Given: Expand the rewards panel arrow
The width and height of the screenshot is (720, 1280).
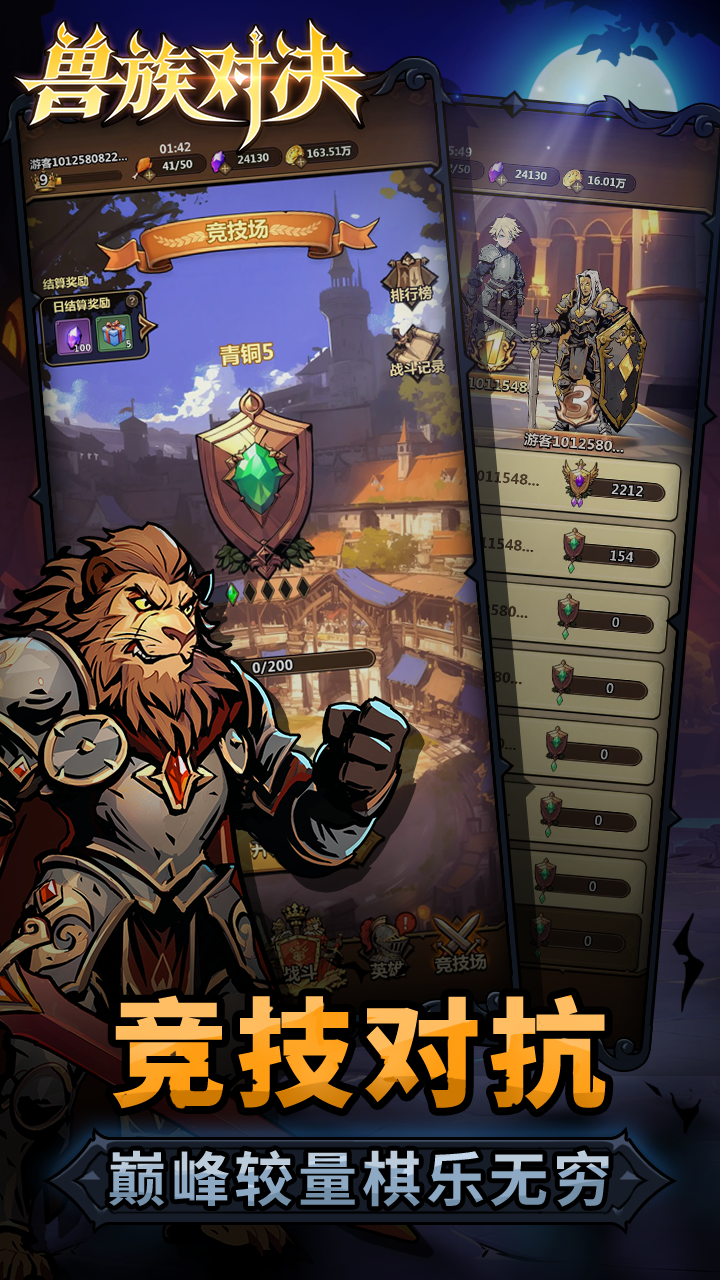Looking at the screenshot, I should pos(148,326).
